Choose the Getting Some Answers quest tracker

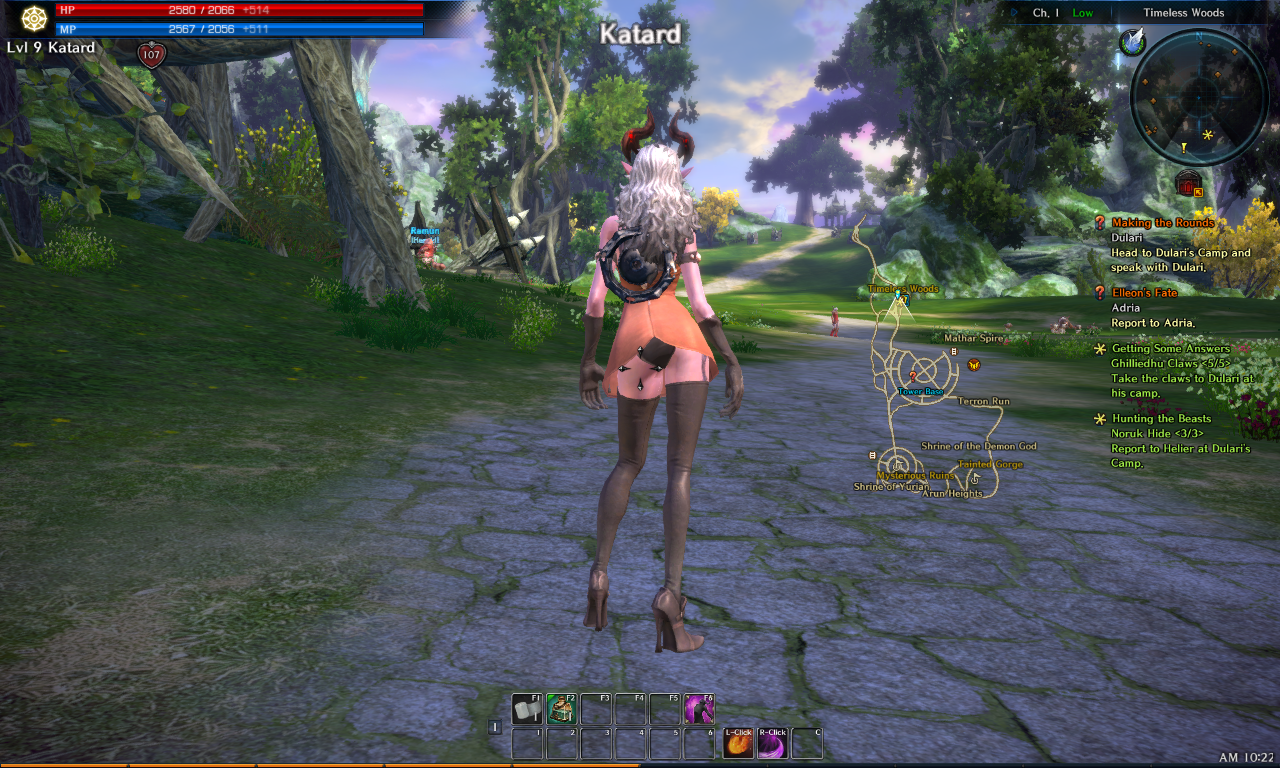pos(1170,349)
